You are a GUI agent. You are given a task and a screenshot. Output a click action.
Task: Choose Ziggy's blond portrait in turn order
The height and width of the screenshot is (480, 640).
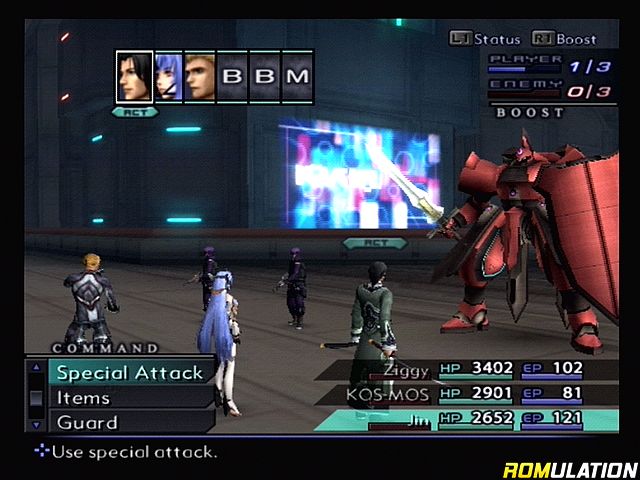199,77
